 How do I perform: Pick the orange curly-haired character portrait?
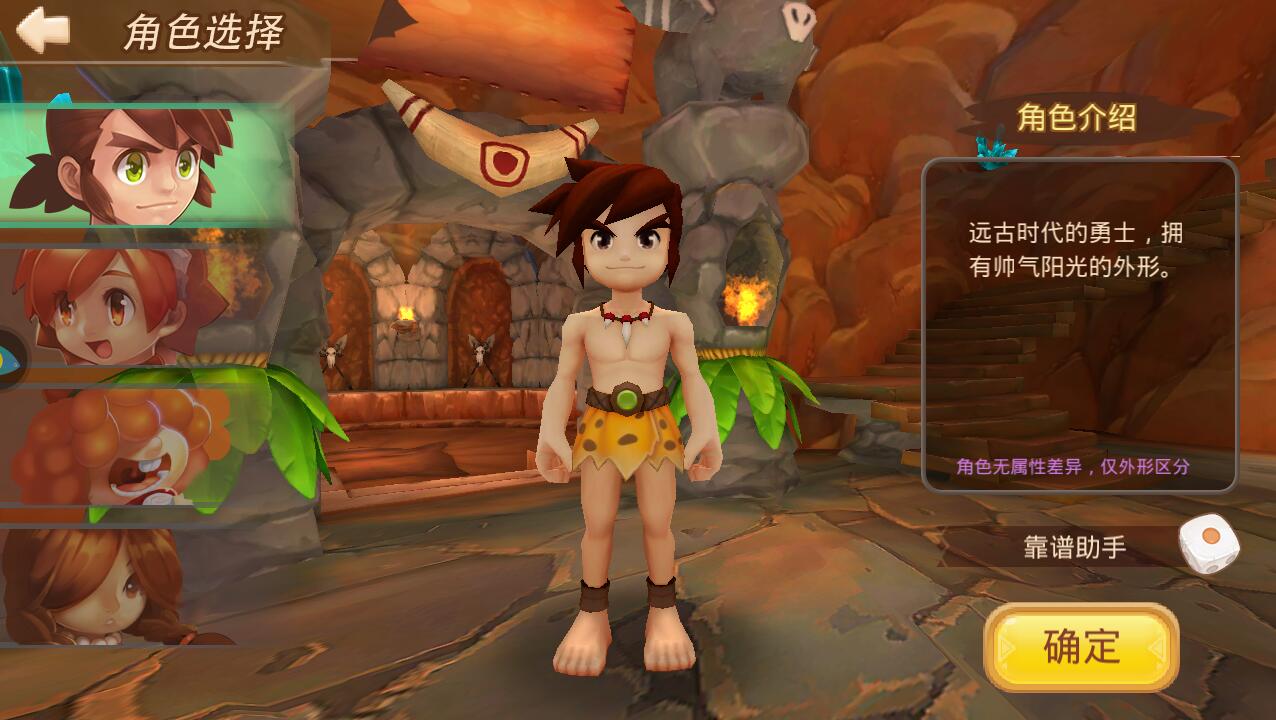pos(130,445)
